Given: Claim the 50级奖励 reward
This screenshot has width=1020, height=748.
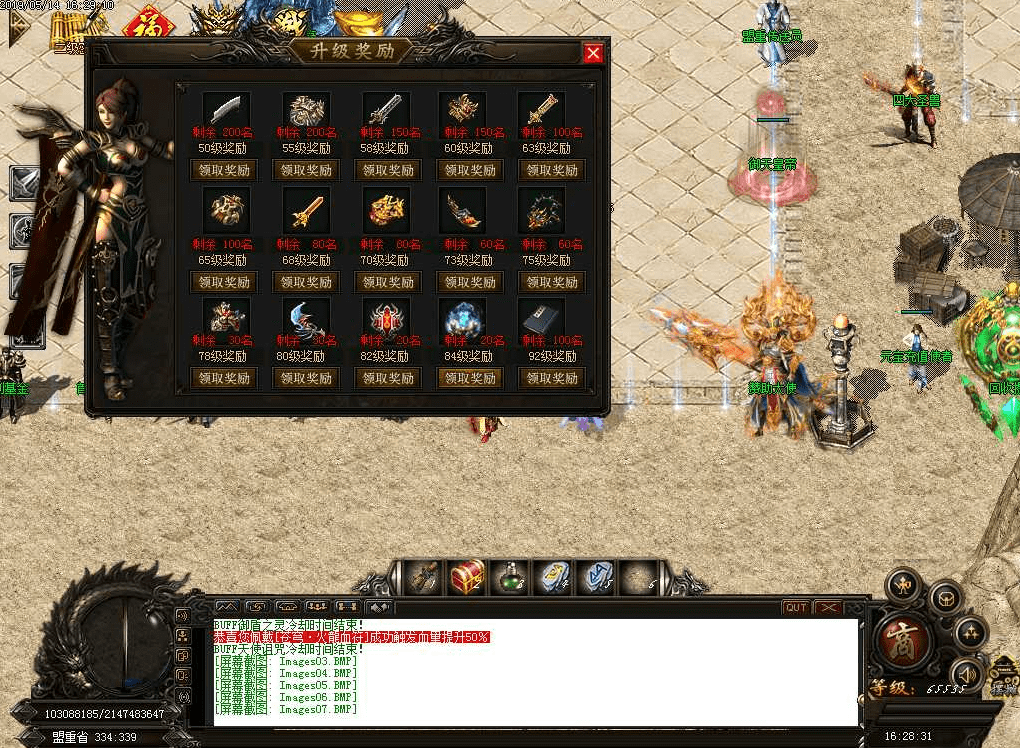Looking at the screenshot, I should pos(223,170).
